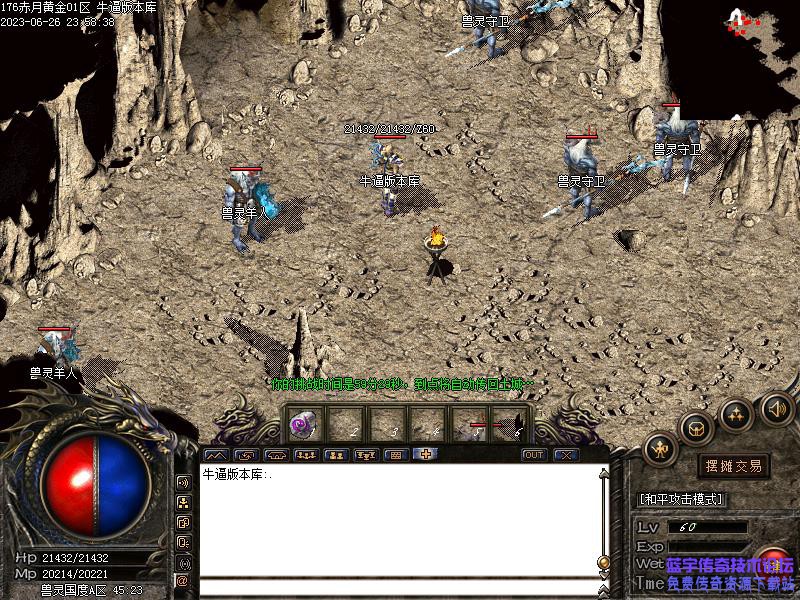Toggle the 和平攻击模式 attack mode label

click(681, 499)
